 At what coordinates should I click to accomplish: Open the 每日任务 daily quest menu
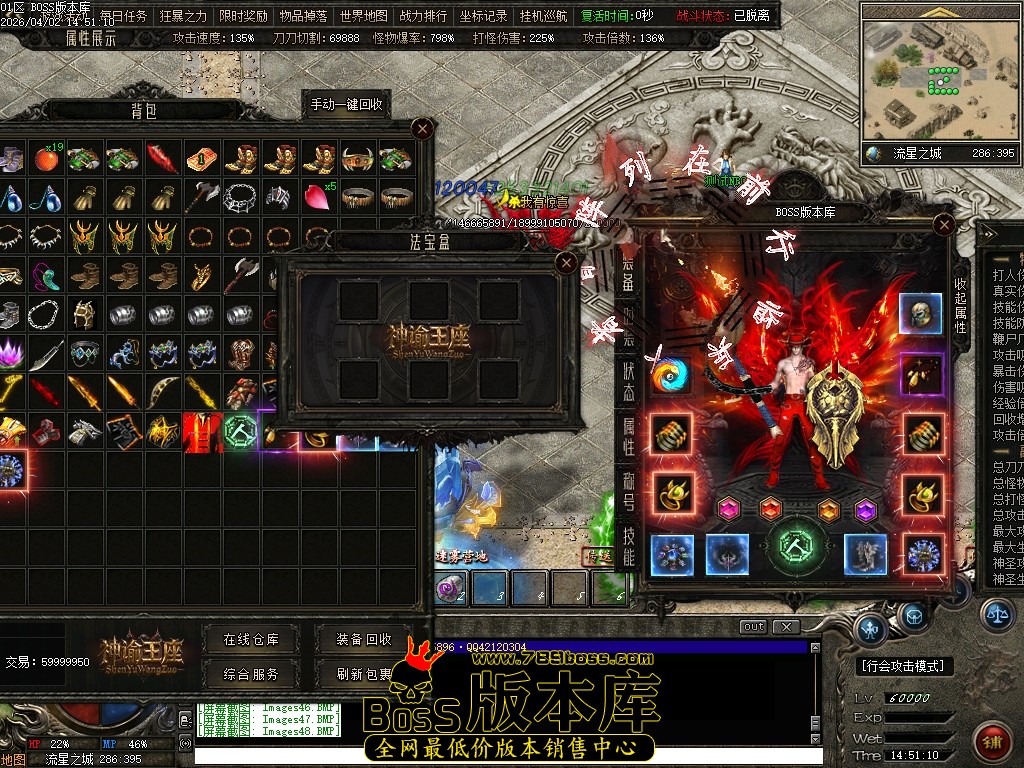pos(124,16)
